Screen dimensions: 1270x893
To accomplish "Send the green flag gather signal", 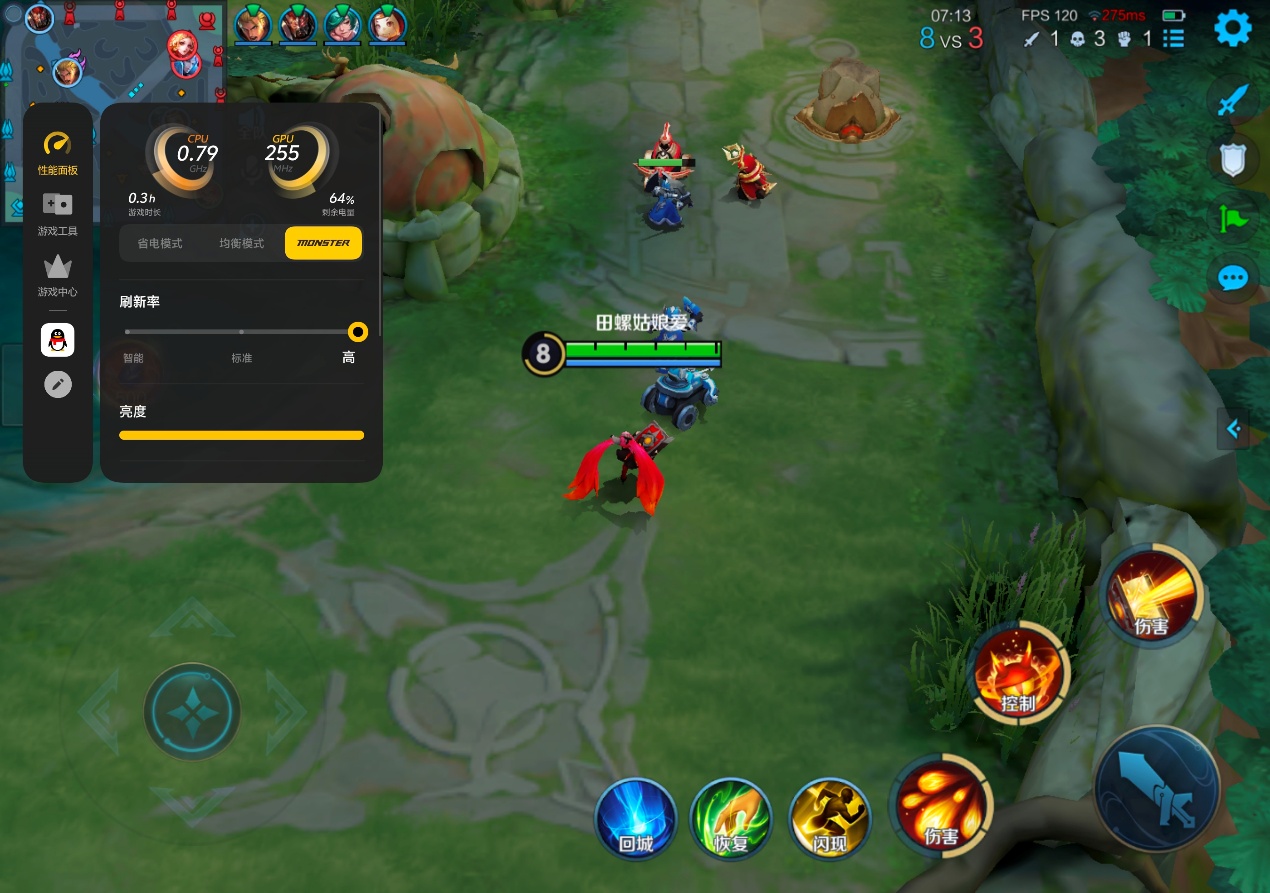I will [1233, 218].
